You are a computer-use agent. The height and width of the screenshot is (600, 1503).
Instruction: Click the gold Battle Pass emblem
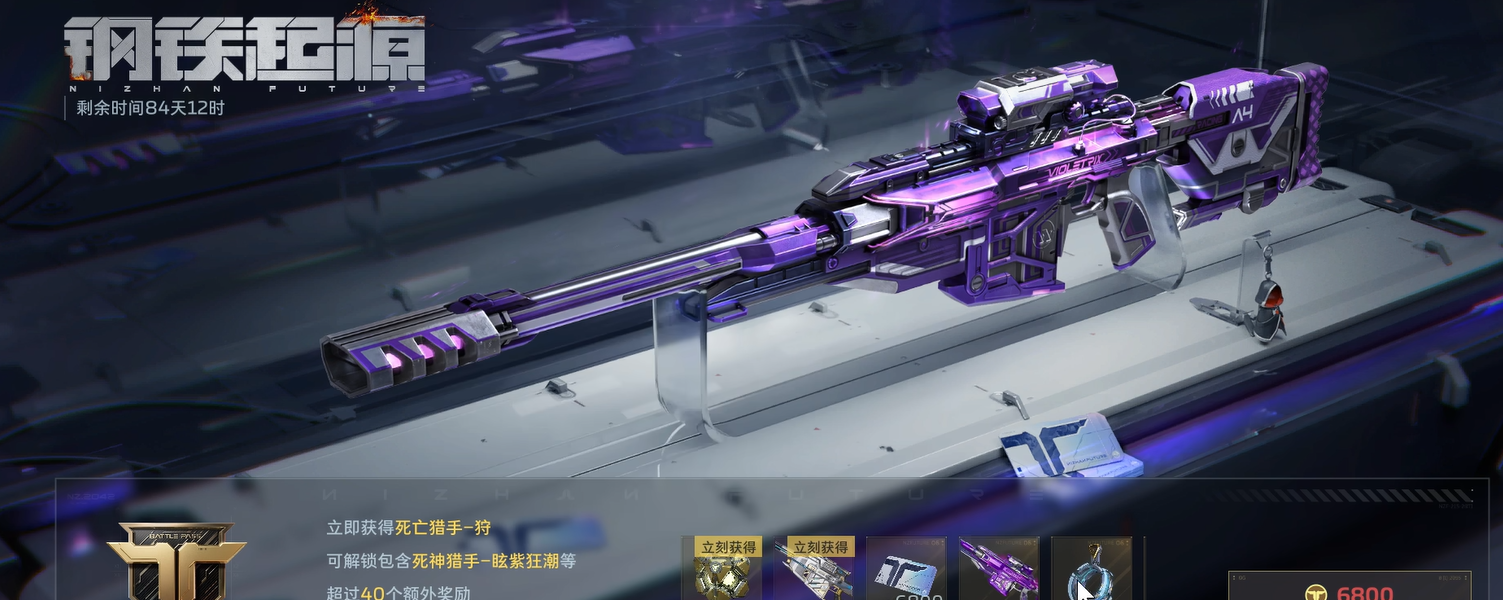[x=176, y=562]
